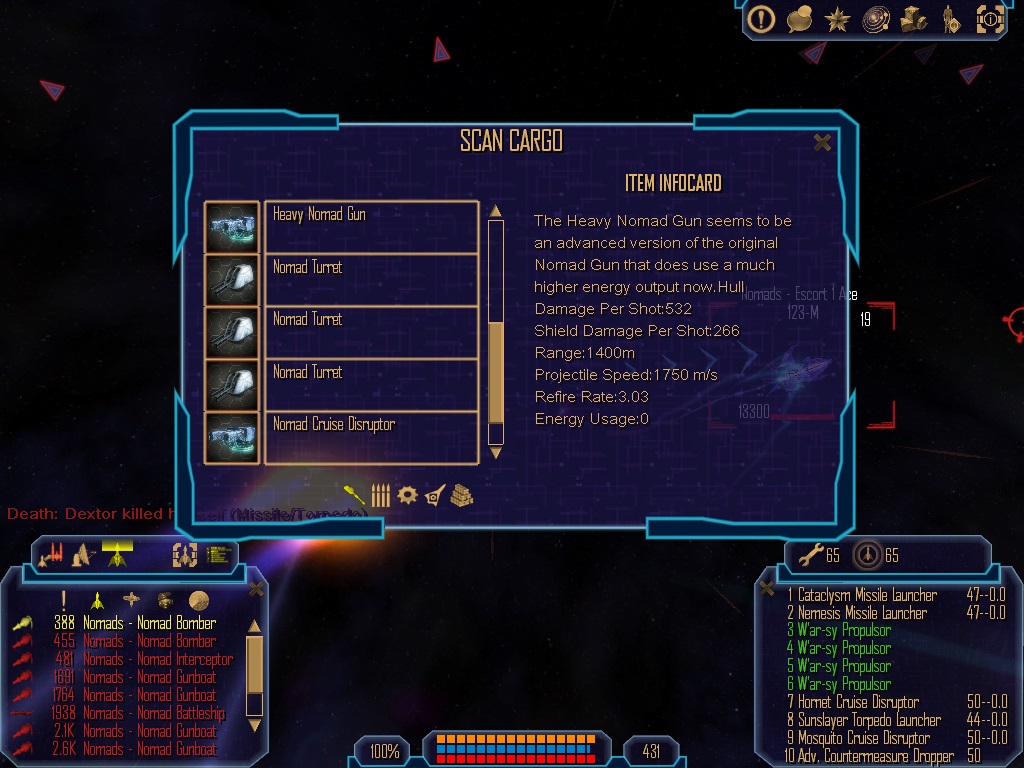Select the Sunslayer Torpedo launcher weapon
This screenshot has height=768, width=1024.
(x=869, y=720)
